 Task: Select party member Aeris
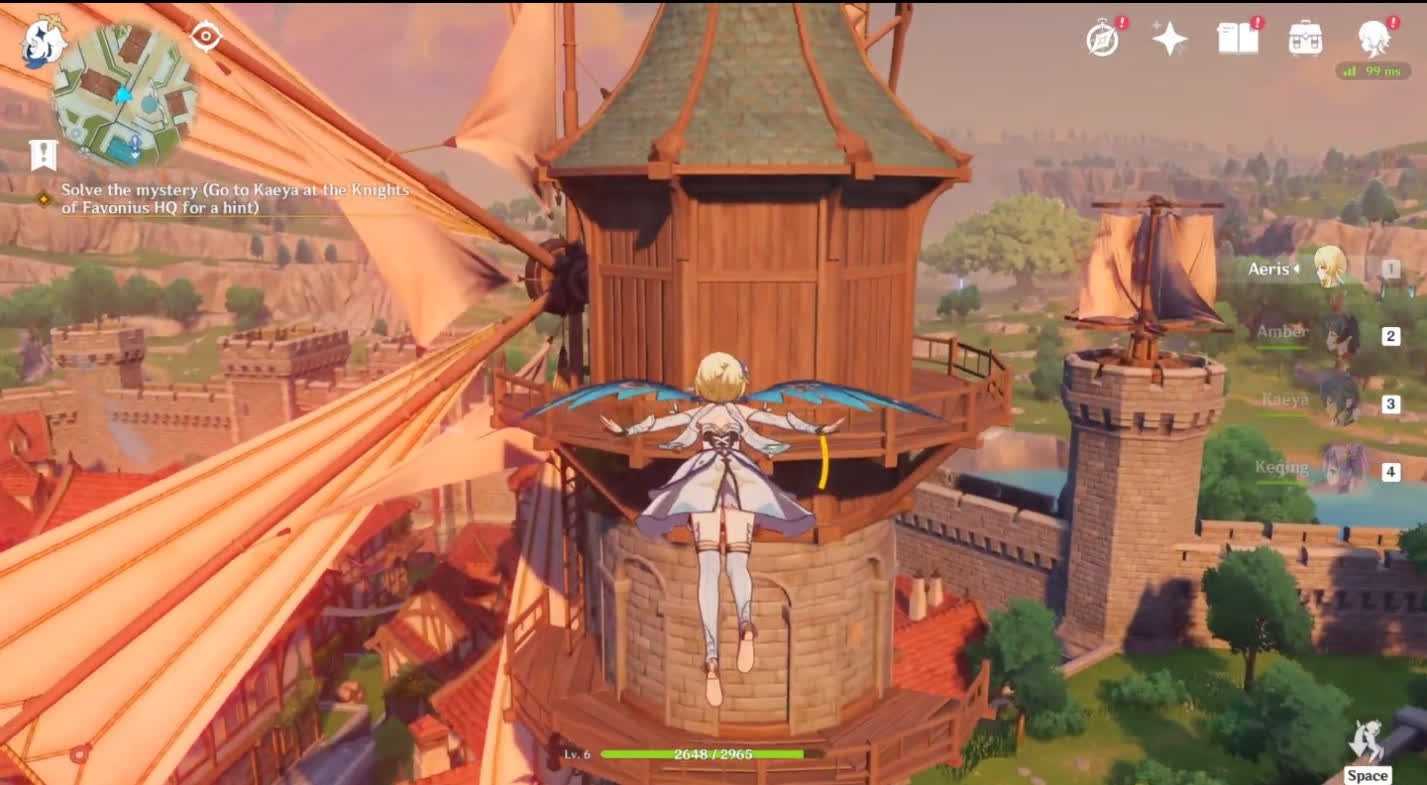[1330, 268]
